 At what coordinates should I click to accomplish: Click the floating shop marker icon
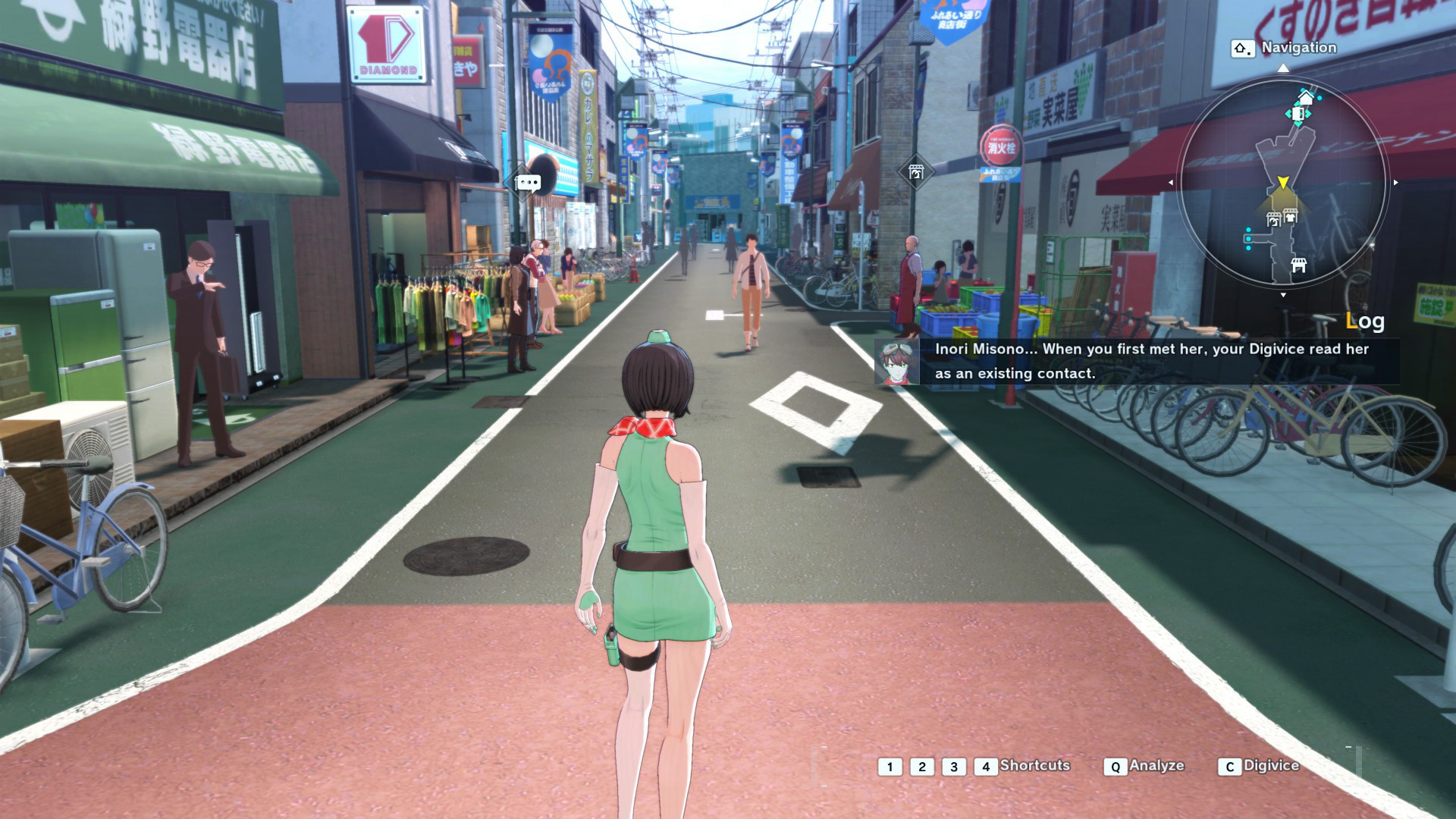[x=915, y=172]
